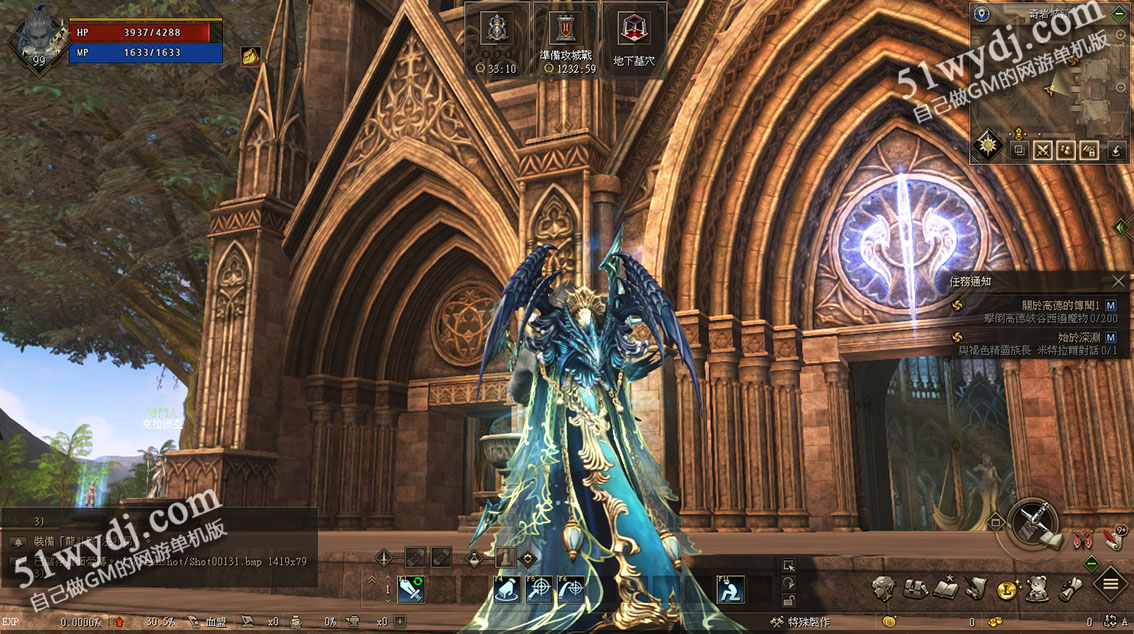The image size is (1134, 634).
Task: Open the 準備攻城戰 siege event icon
Action: pyautogui.click(x=565, y=40)
